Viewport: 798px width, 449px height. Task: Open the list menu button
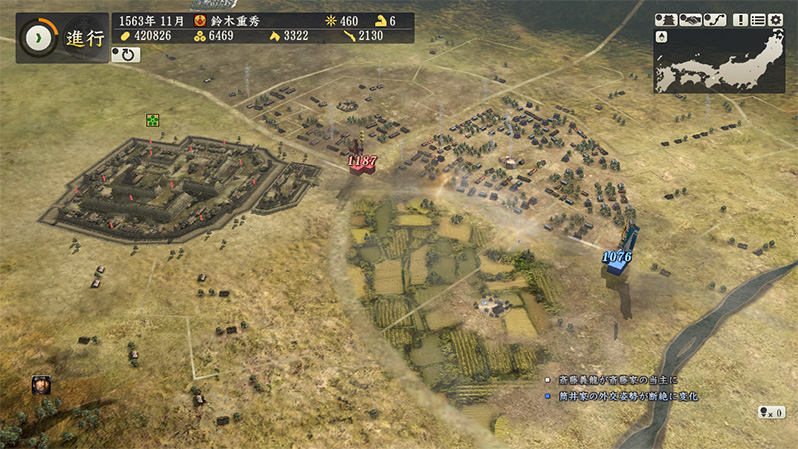[758, 19]
